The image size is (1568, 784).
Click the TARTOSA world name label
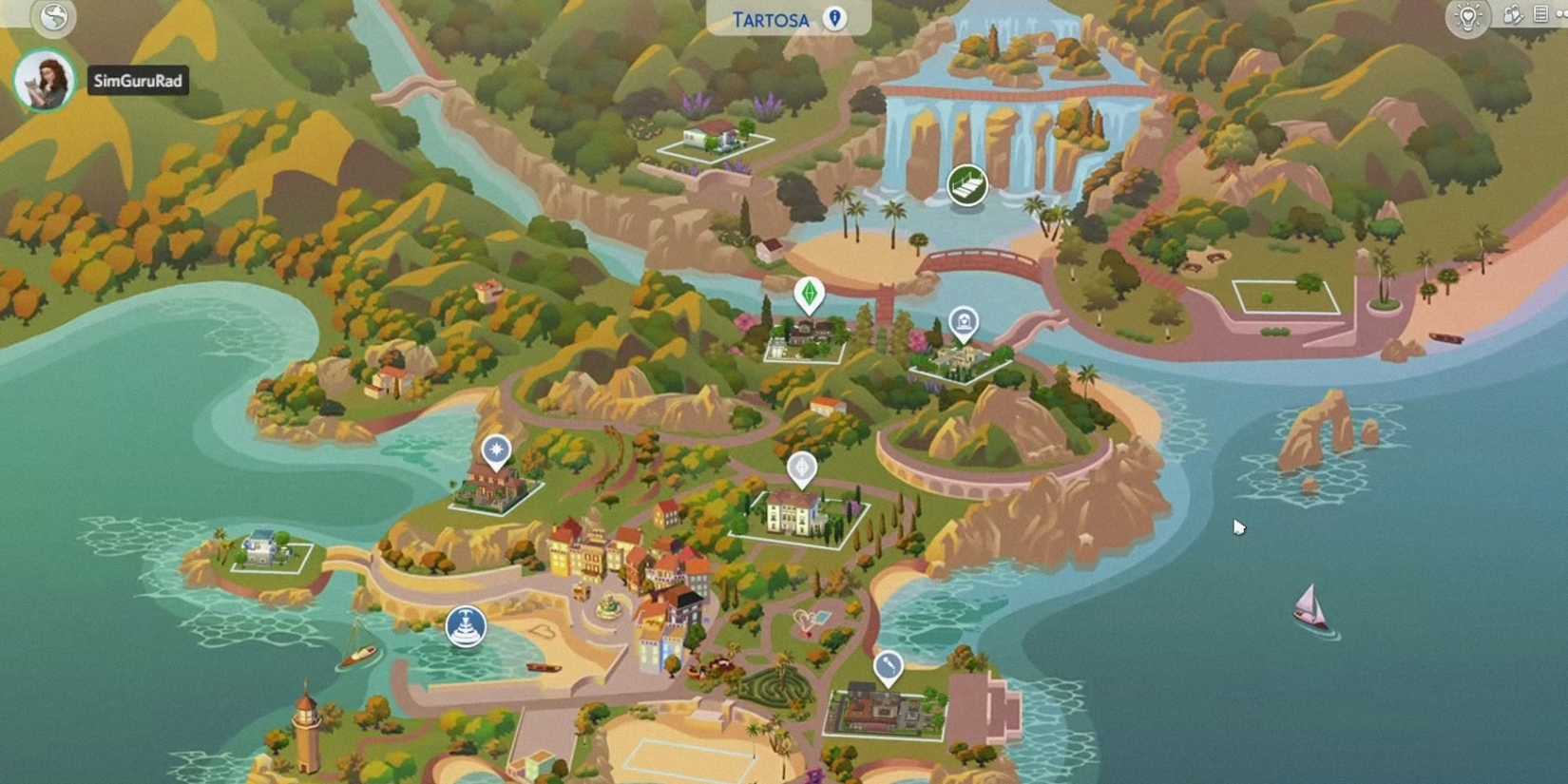point(772,19)
